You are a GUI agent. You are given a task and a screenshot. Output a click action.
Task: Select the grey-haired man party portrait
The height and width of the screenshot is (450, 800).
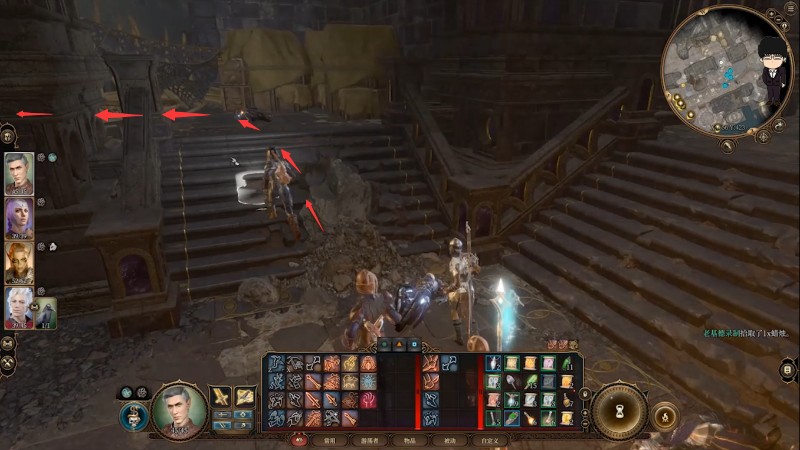tap(19, 174)
